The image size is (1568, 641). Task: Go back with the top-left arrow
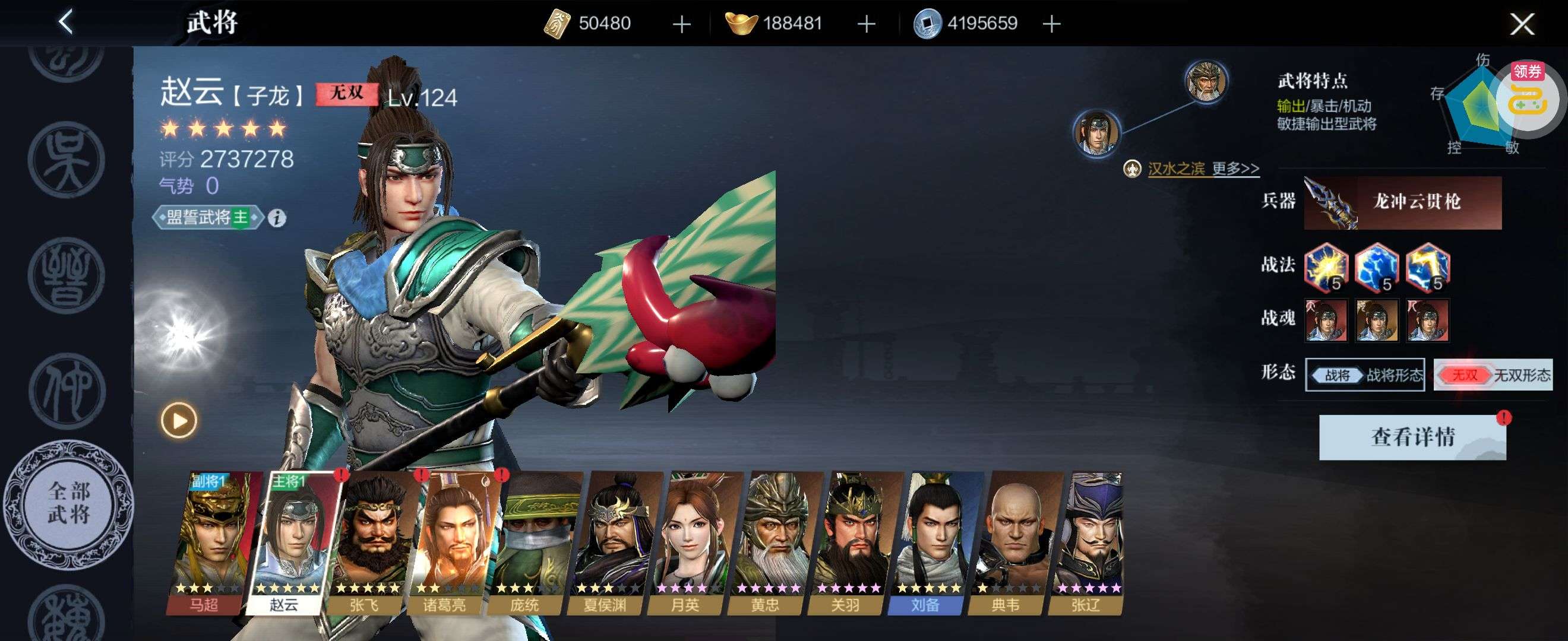[x=66, y=23]
